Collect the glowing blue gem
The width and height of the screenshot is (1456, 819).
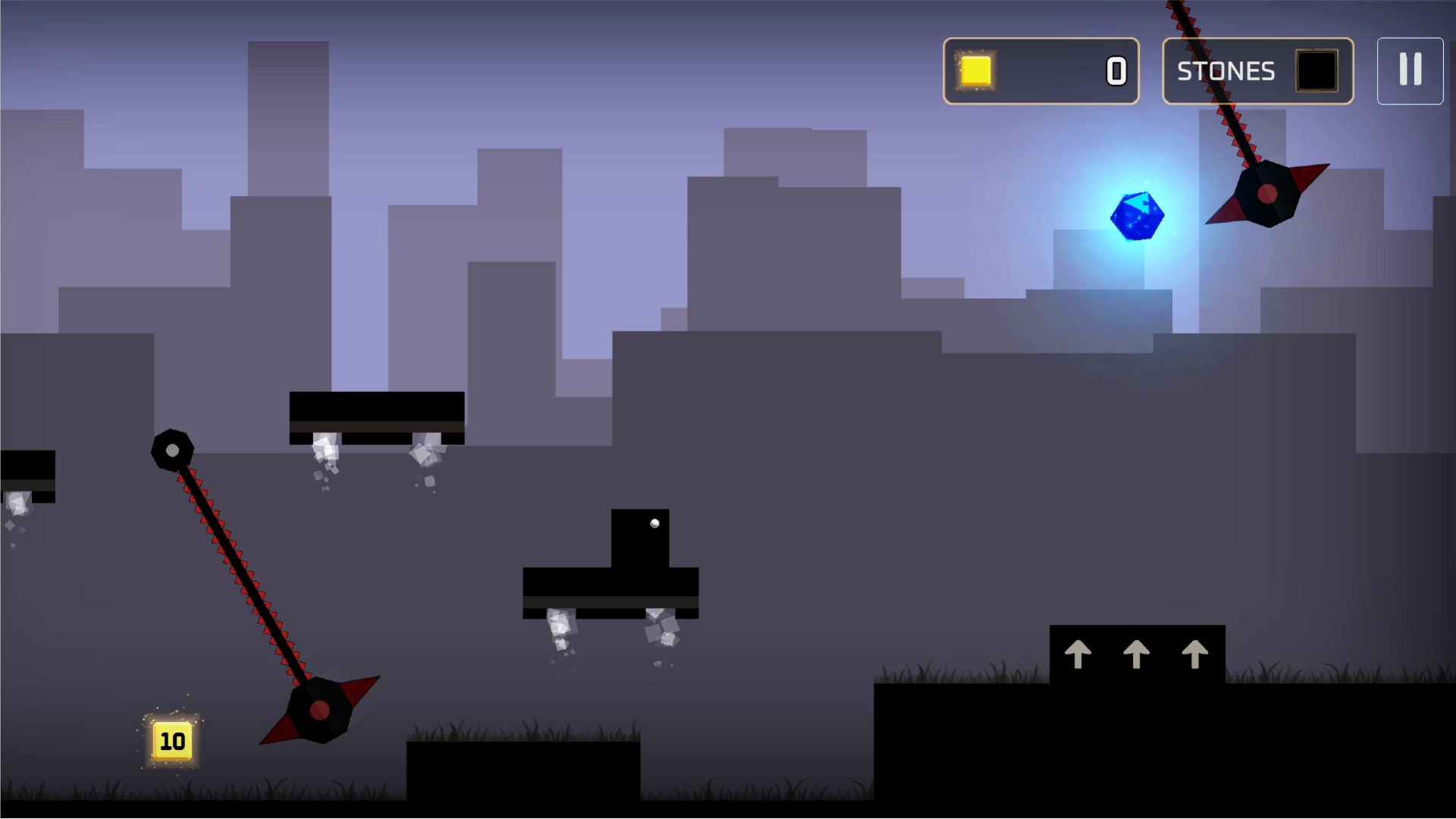click(x=1137, y=216)
